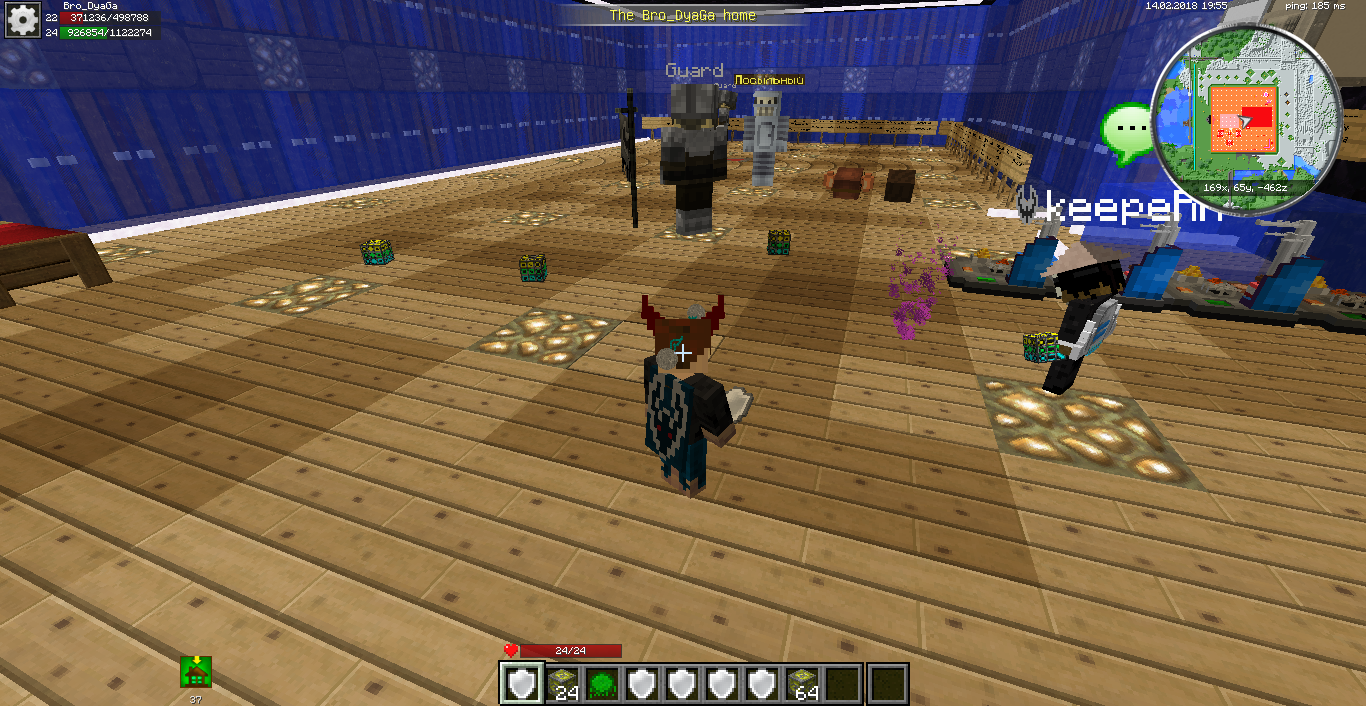Screen dimensions: 1366x706
Task: Choose the green slime item slot
Action: pos(603,684)
